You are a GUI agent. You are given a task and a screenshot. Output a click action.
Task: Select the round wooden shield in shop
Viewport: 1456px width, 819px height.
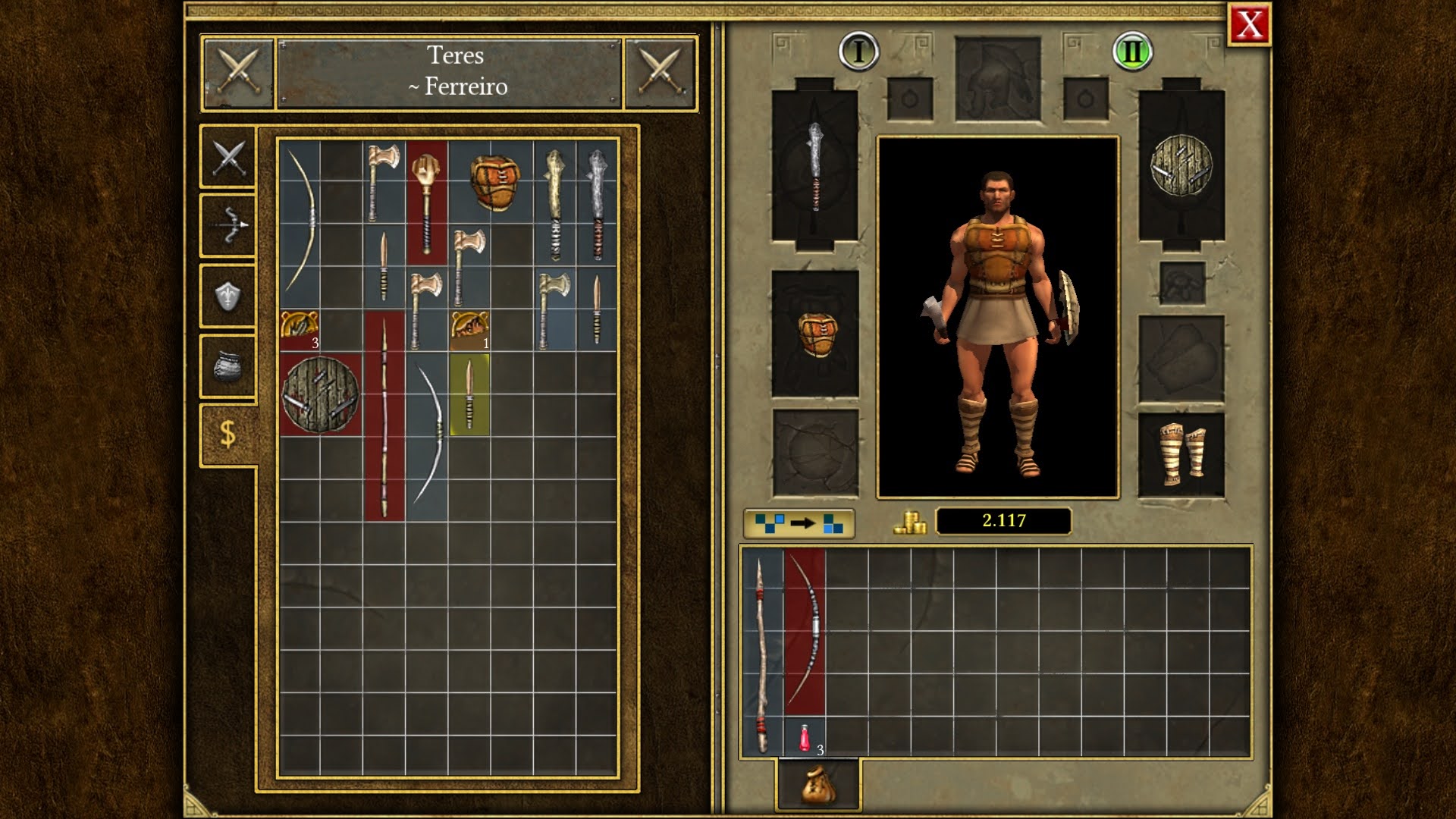318,394
